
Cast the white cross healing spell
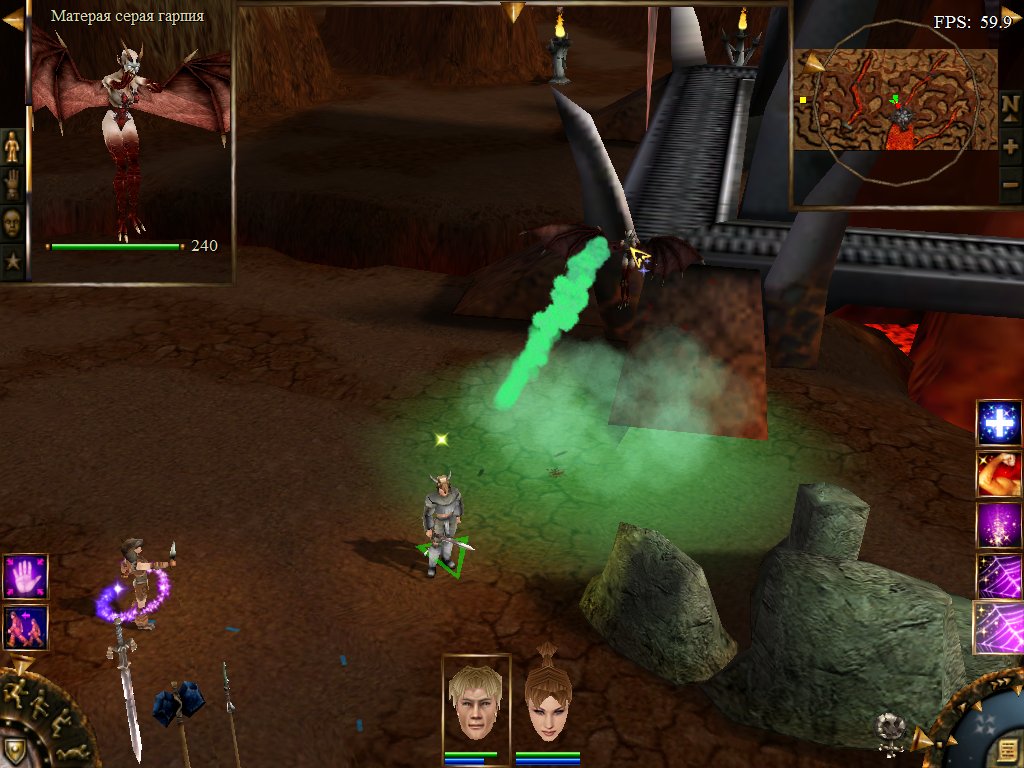(x=999, y=423)
